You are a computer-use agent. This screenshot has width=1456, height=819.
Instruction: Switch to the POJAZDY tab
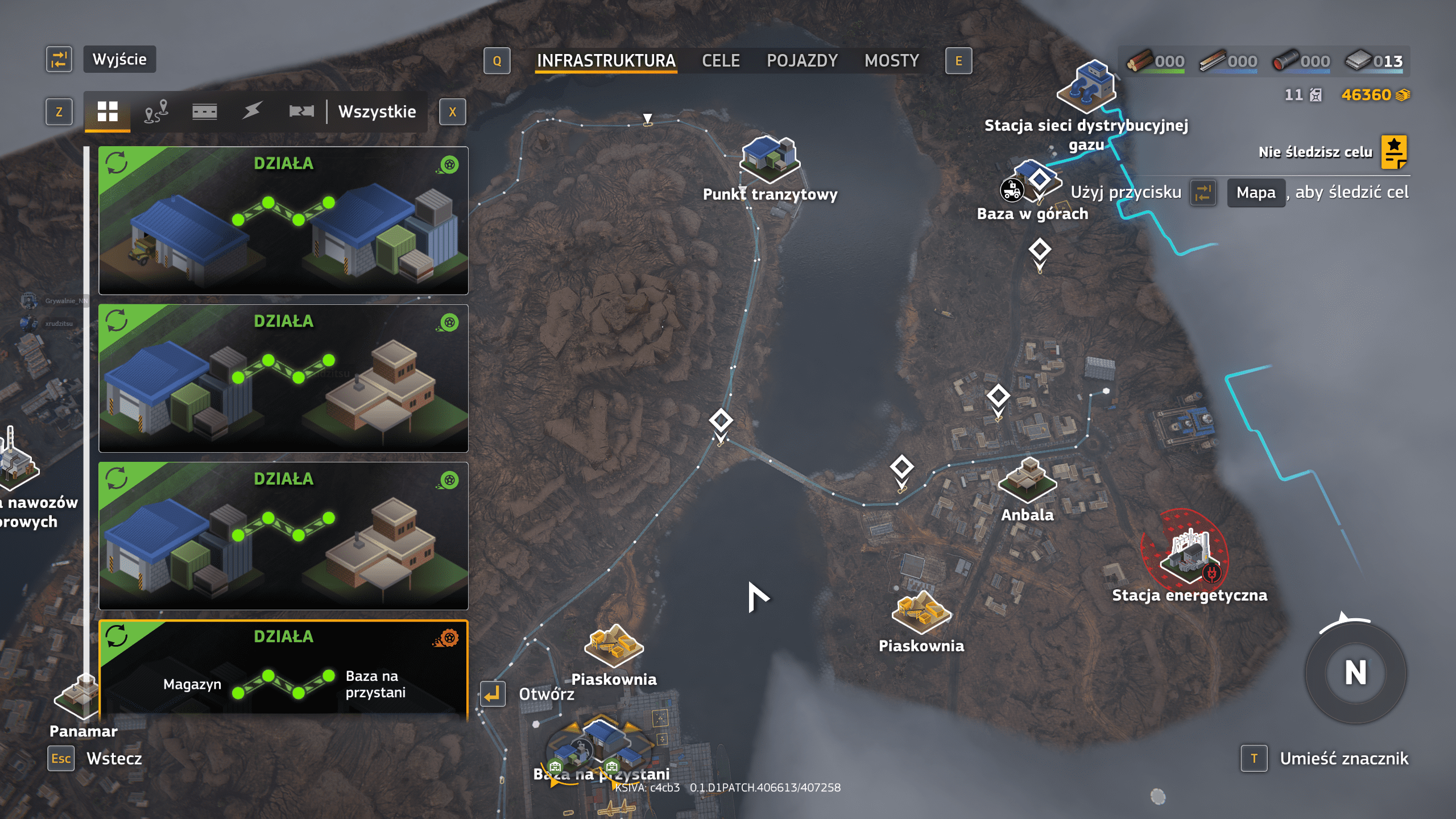(x=802, y=61)
